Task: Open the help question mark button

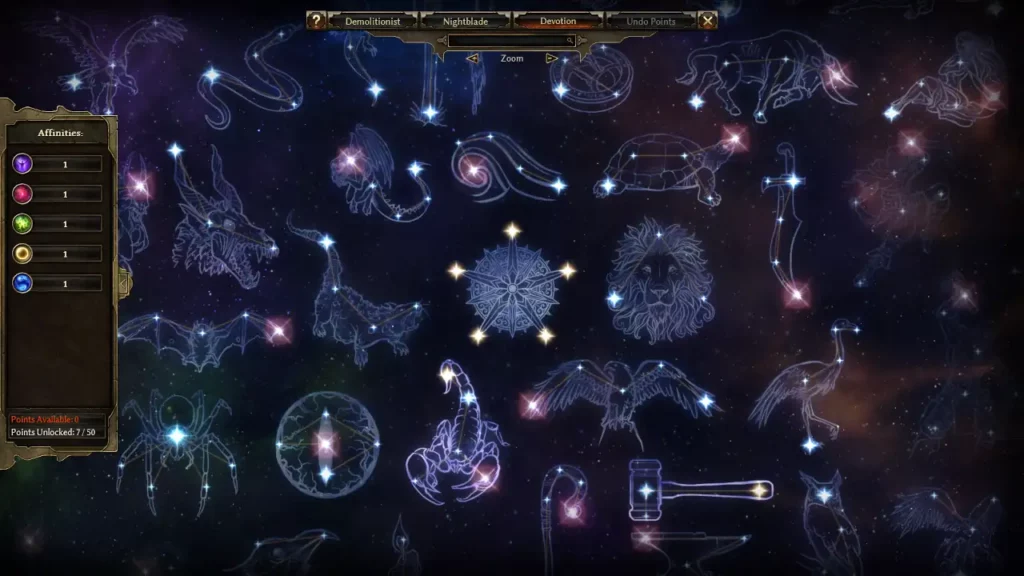Action: (x=316, y=20)
